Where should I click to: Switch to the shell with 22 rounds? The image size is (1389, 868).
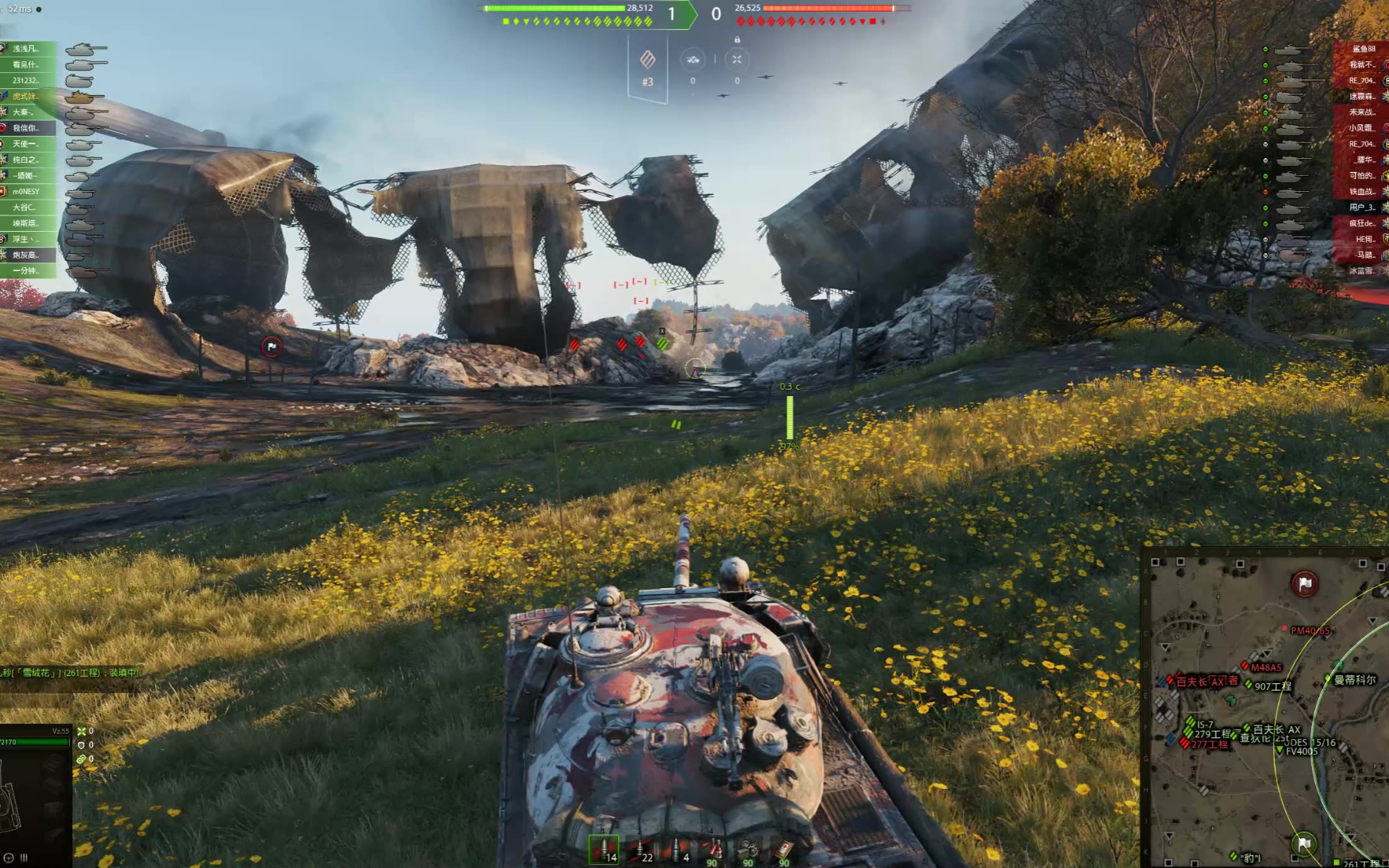641,850
